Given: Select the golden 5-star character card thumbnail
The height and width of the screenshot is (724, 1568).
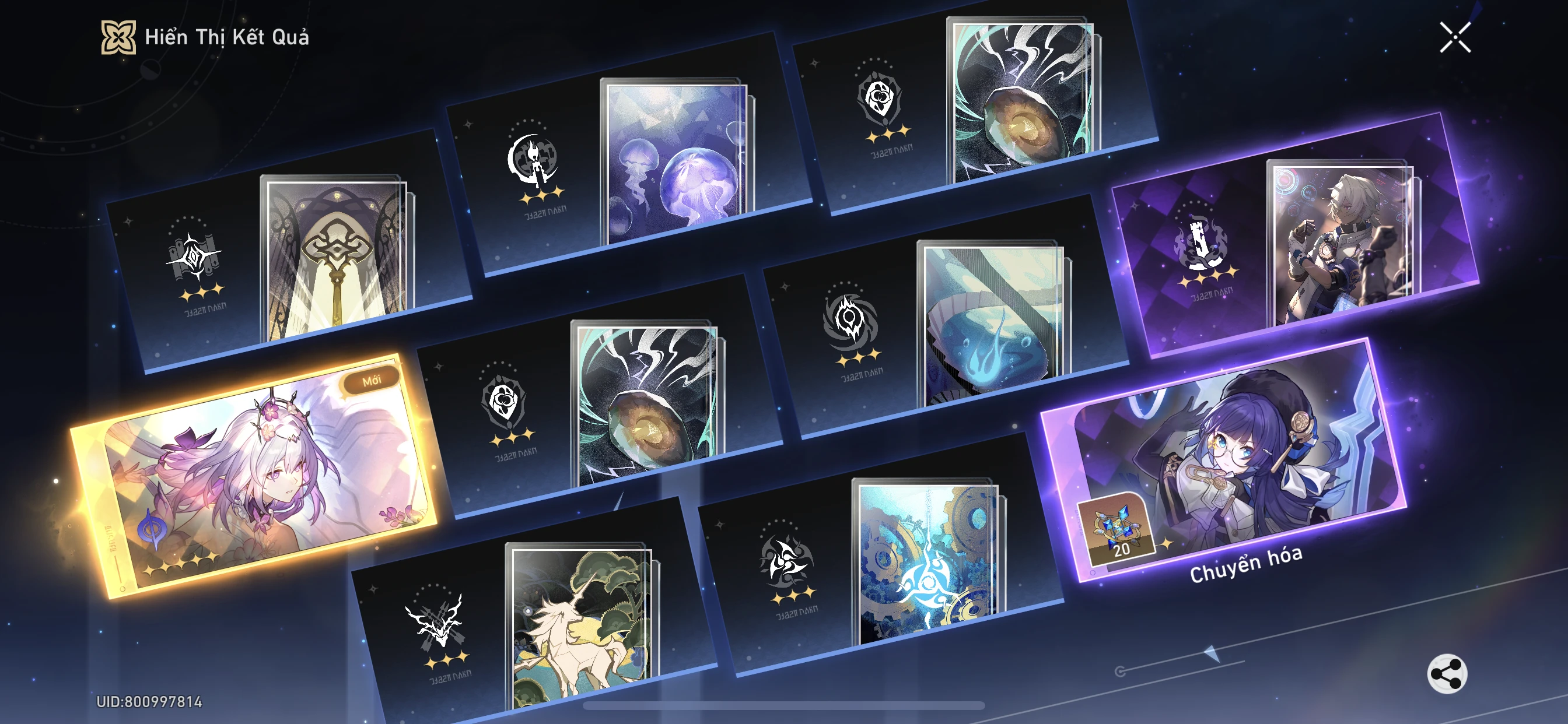Looking at the screenshot, I should tap(256, 487).
